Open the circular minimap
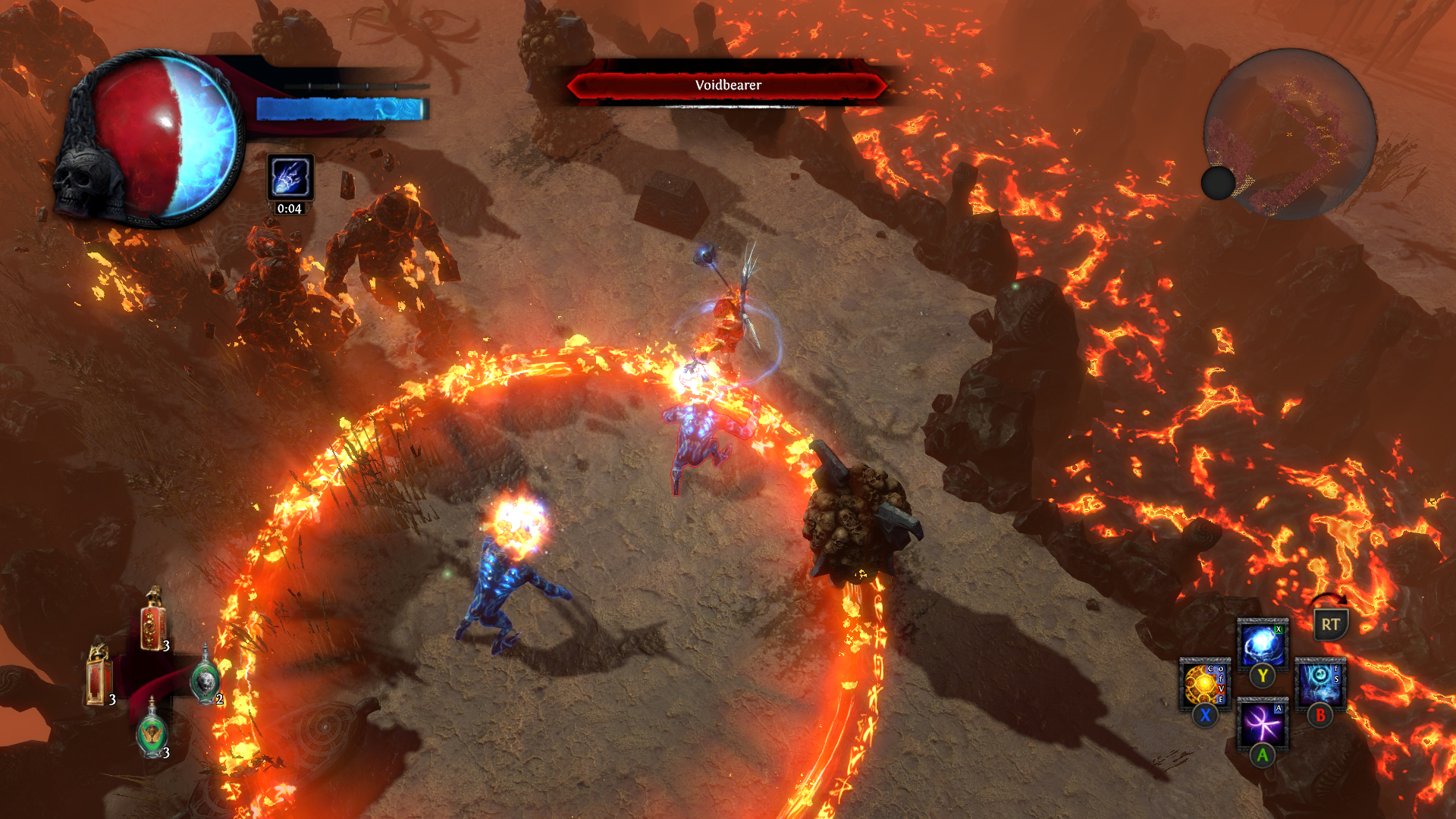Viewport: 1456px width, 819px height. (1290, 134)
